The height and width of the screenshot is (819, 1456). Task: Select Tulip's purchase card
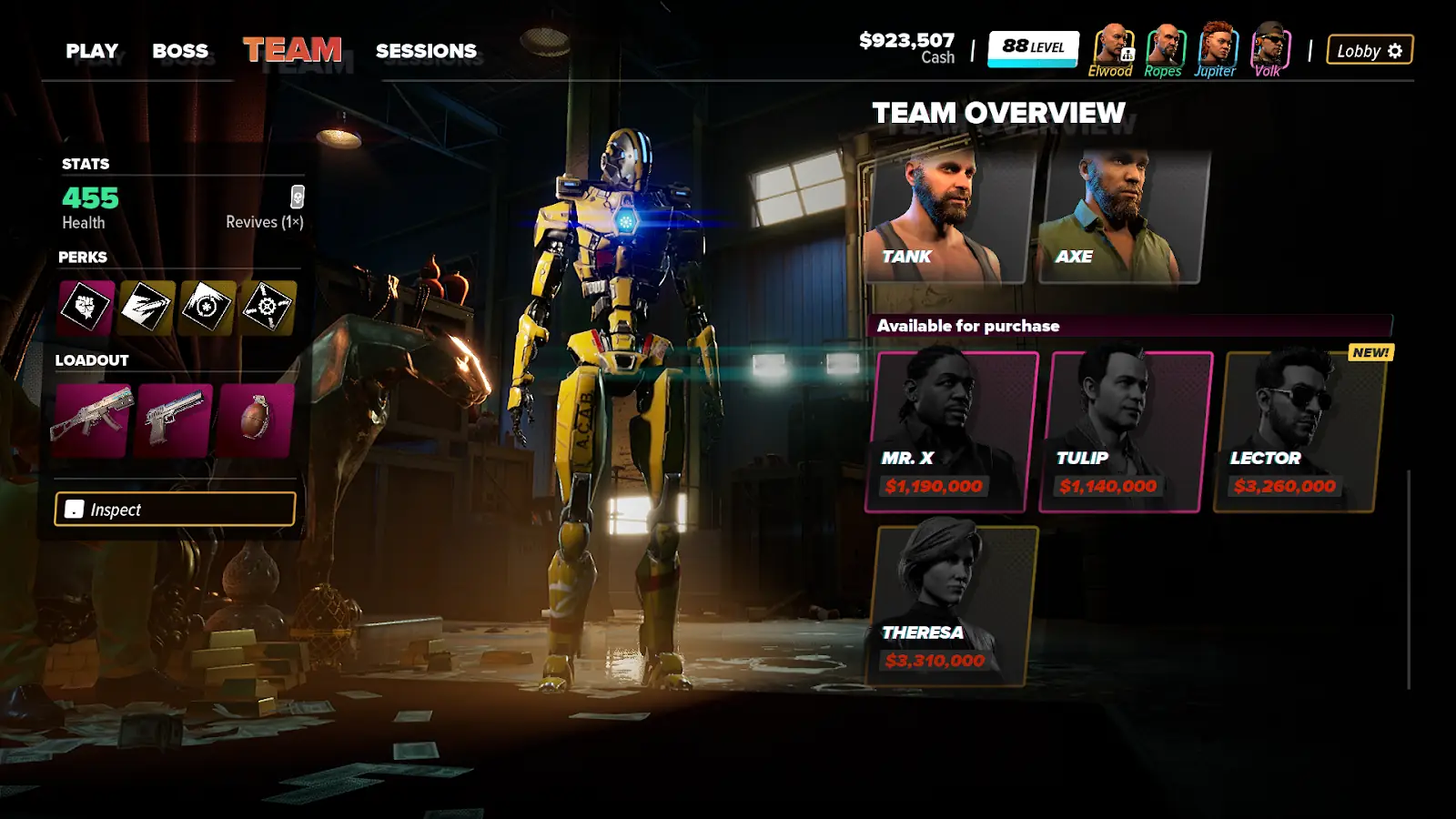coord(1127,431)
